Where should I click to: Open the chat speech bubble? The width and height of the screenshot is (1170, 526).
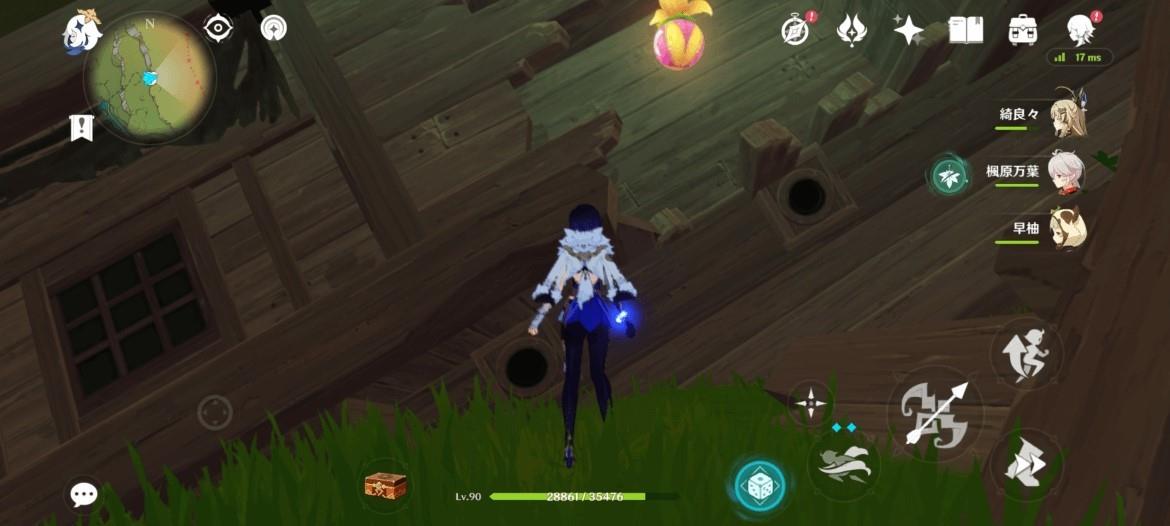84,494
